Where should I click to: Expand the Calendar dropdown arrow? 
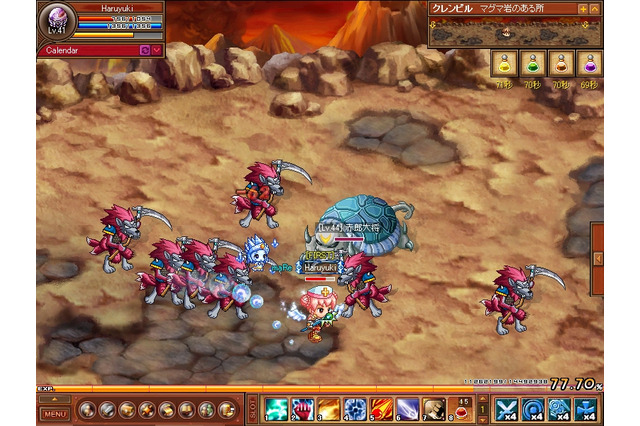[158, 49]
